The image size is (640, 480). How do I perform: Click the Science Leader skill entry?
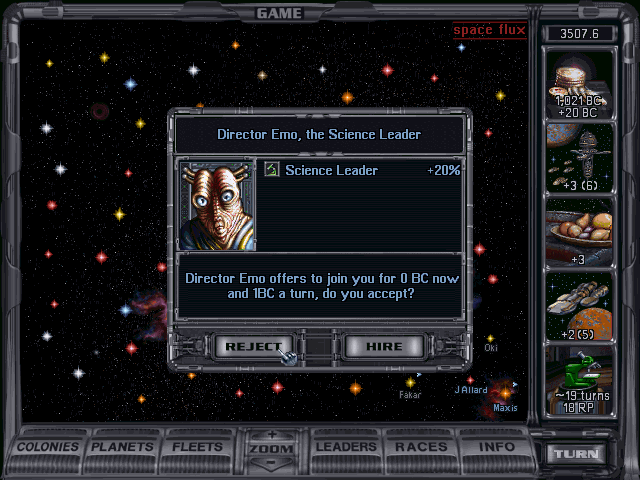pyautogui.click(x=362, y=171)
